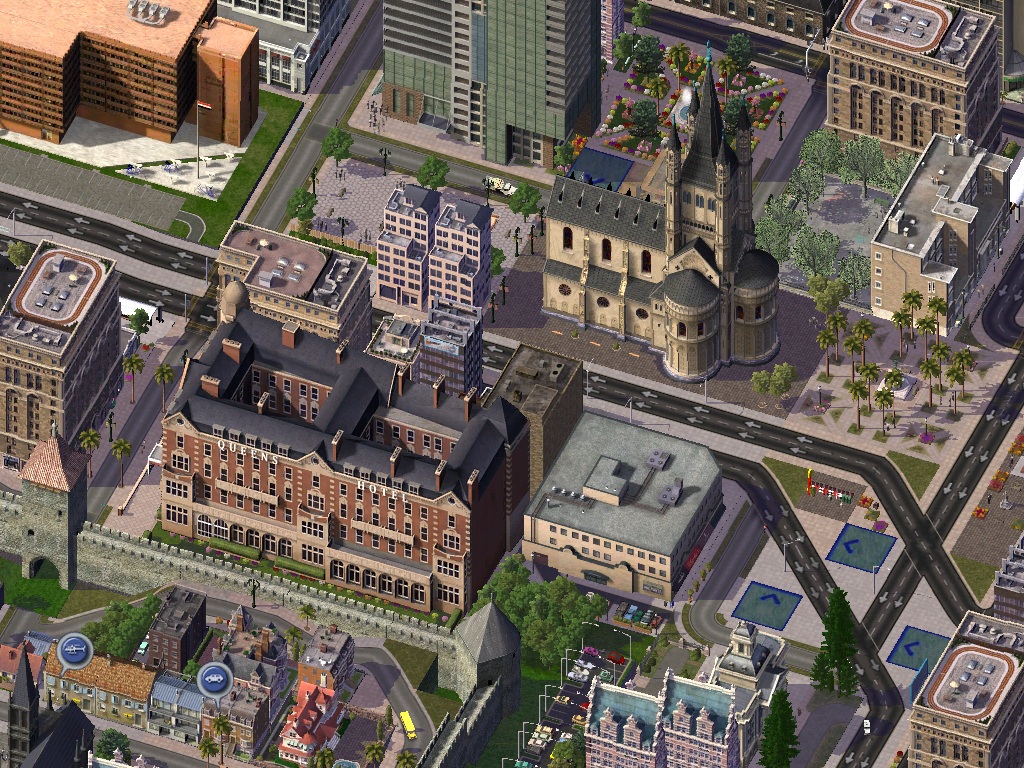Select the blue helicopter mission bubble
Screen dimensions: 1024x768
(x=74, y=650)
